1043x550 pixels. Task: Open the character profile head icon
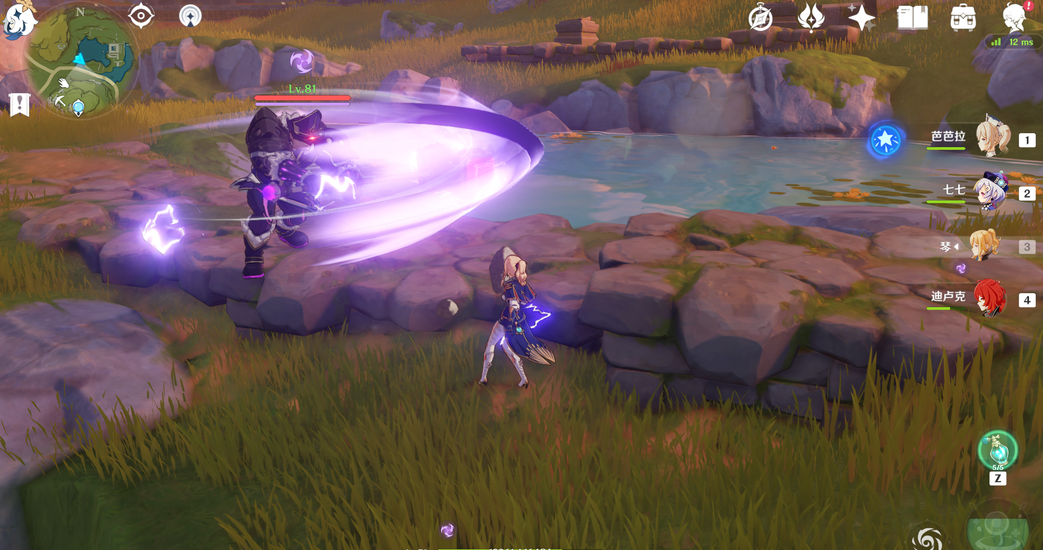tap(1015, 17)
